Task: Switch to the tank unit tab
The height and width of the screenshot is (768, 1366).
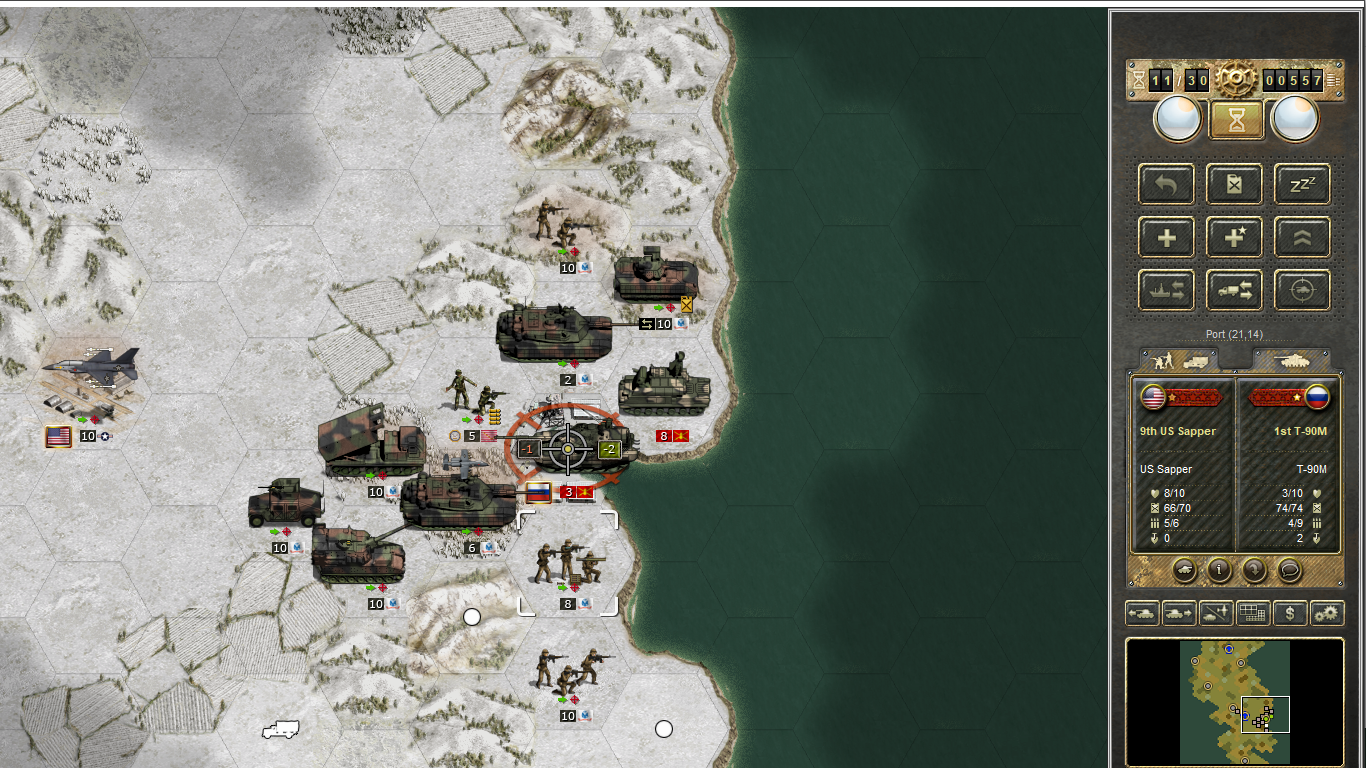Action: coord(1291,359)
